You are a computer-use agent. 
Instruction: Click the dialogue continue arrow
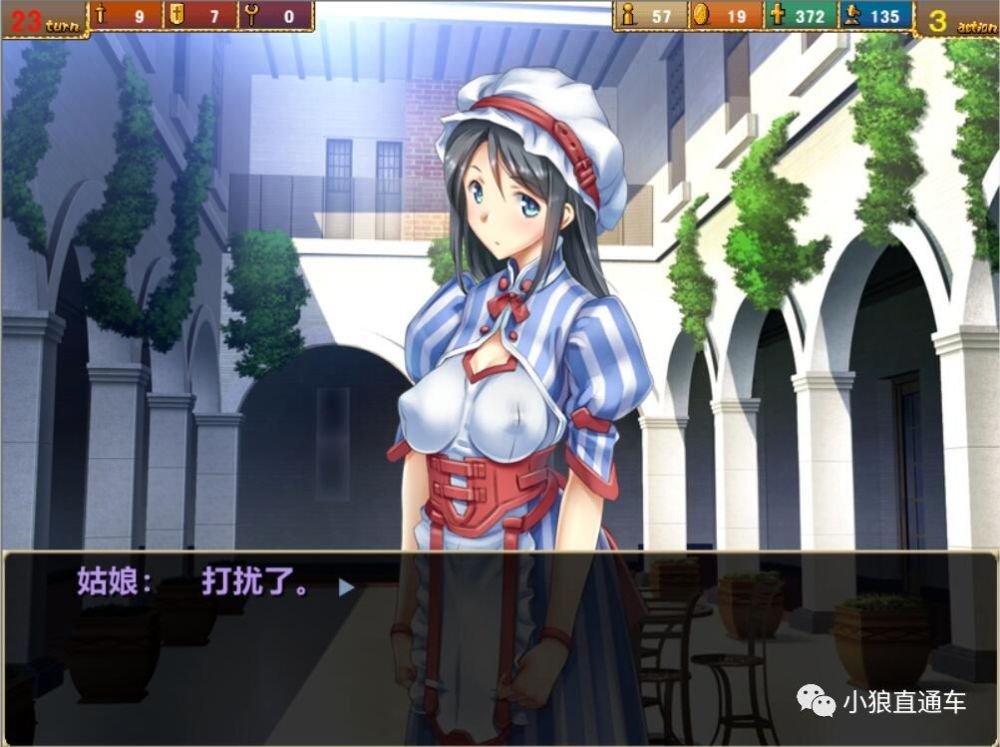(346, 587)
